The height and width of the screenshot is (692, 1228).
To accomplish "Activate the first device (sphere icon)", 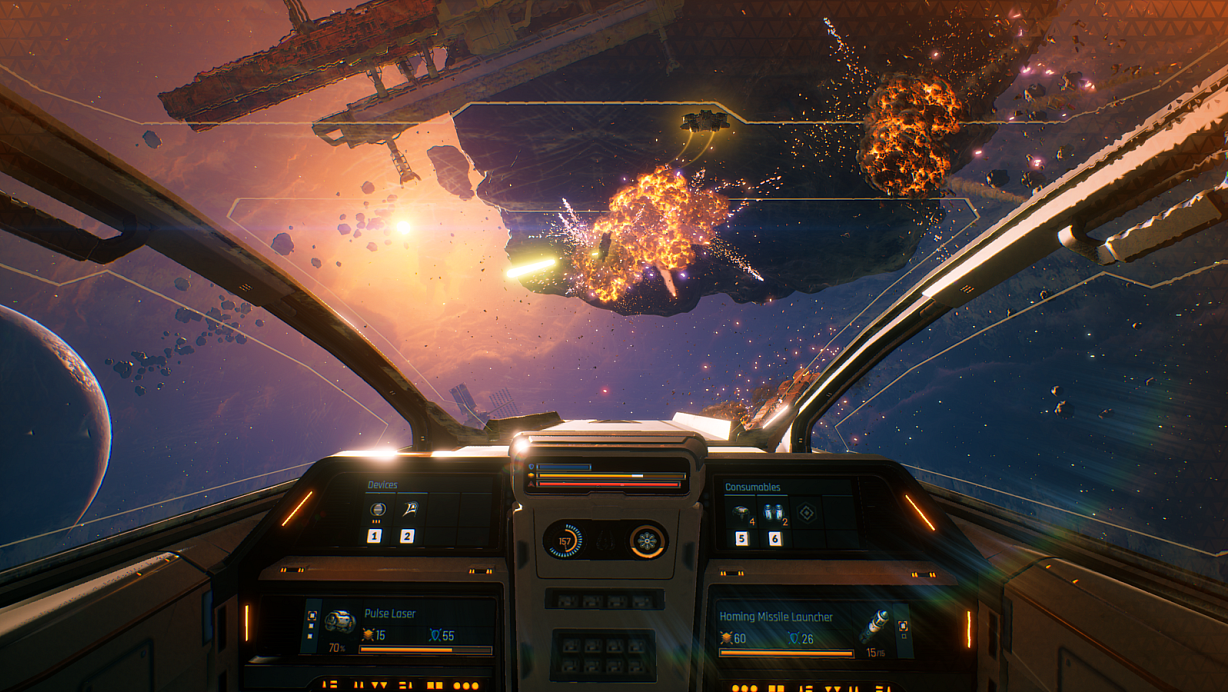I will pos(376,510).
